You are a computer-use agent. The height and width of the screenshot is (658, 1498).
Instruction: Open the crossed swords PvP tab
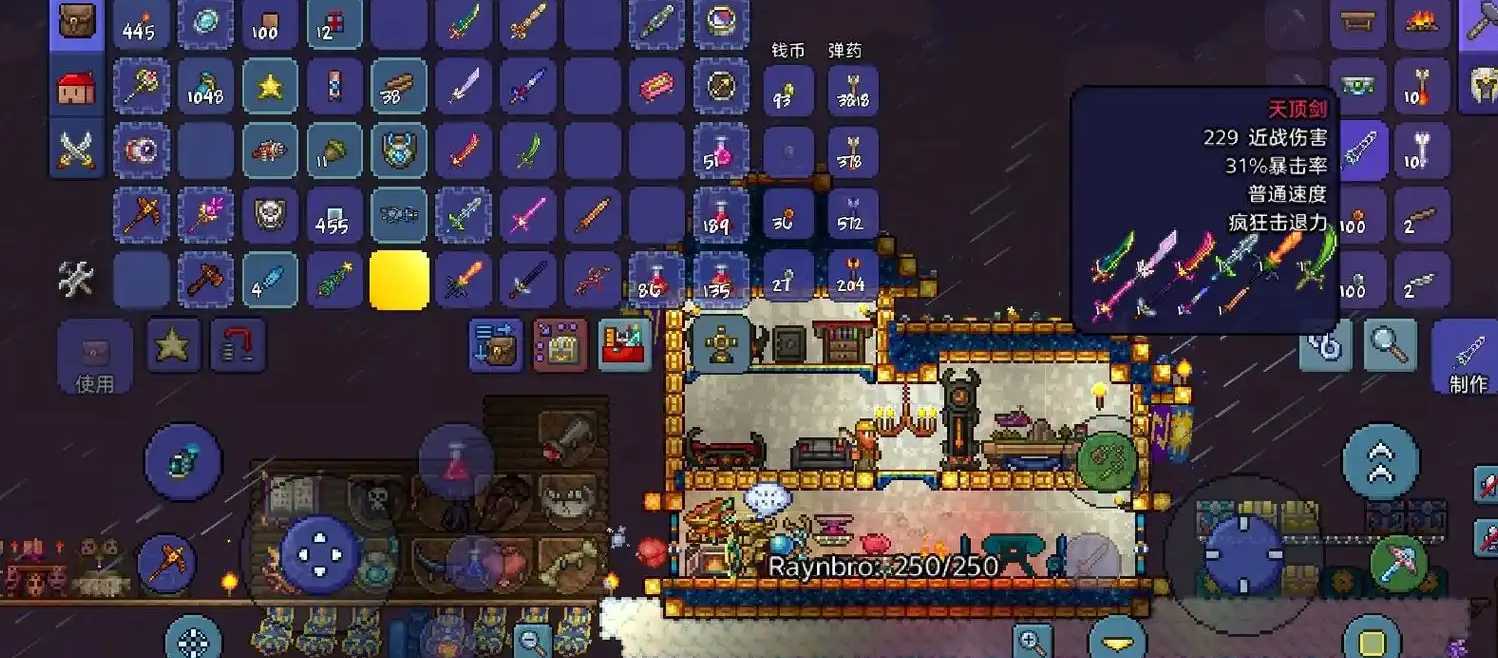pyautogui.click(x=77, y=150)
